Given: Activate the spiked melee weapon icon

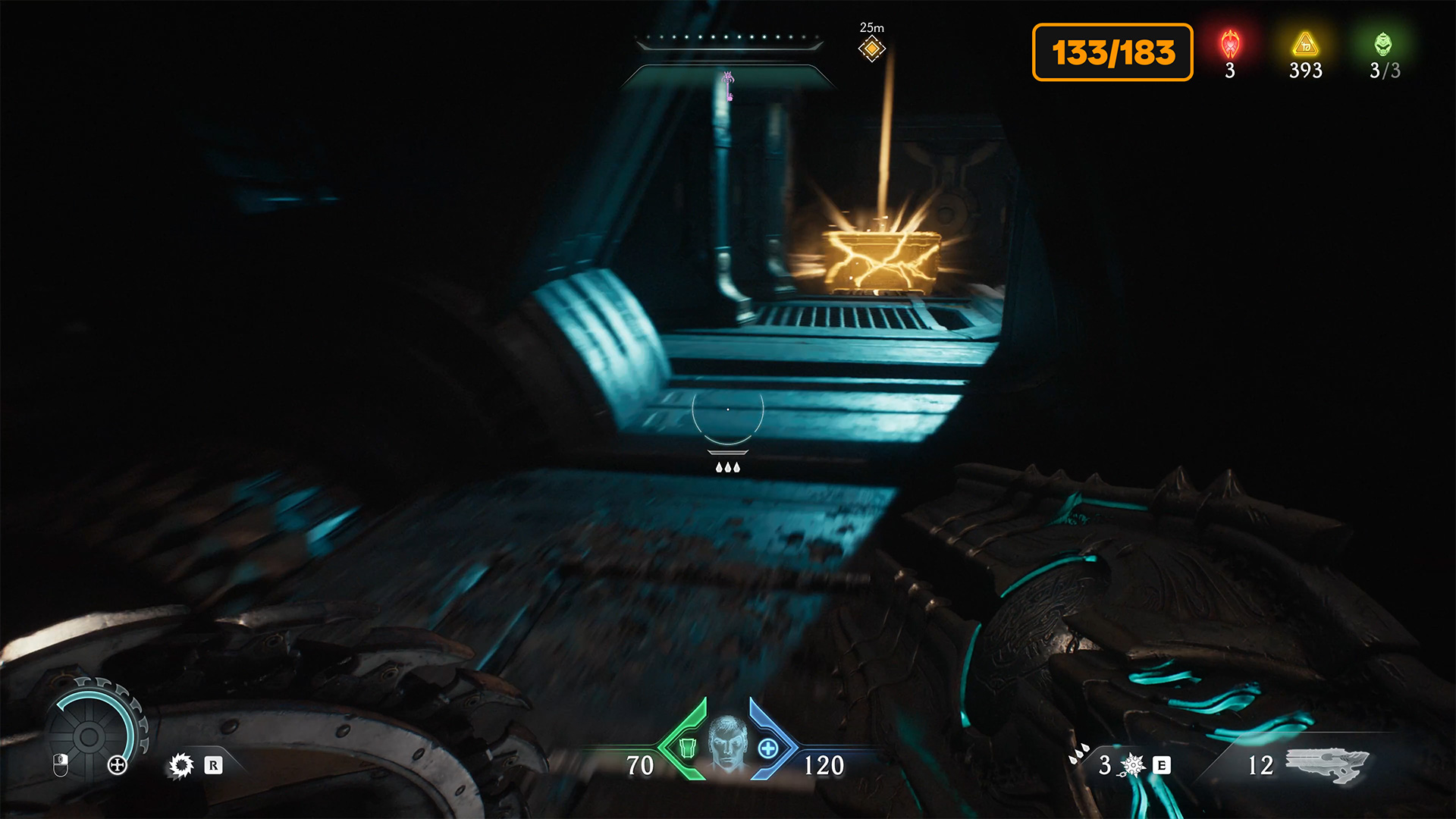Looking at the screenshot, I should coord(1132,765).
